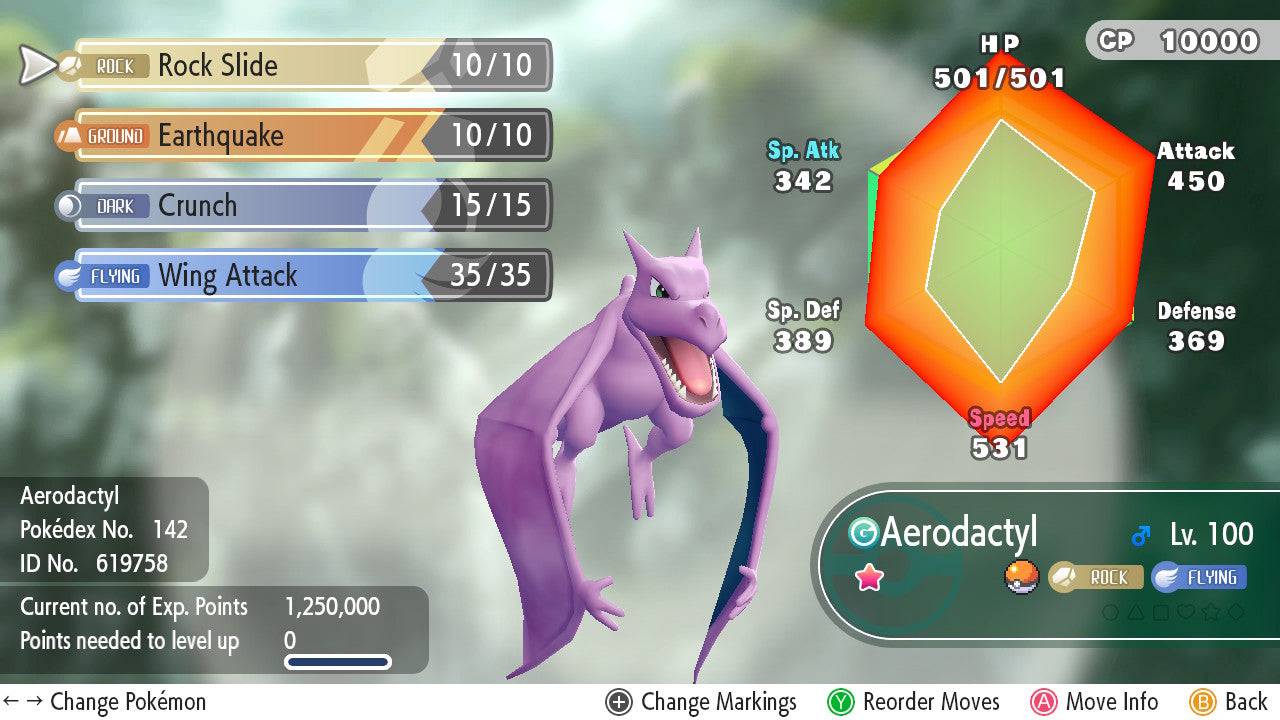Select Reorder Moves from the bottom bar
This screenshot has width=1280, height=720.
(929, 701)
